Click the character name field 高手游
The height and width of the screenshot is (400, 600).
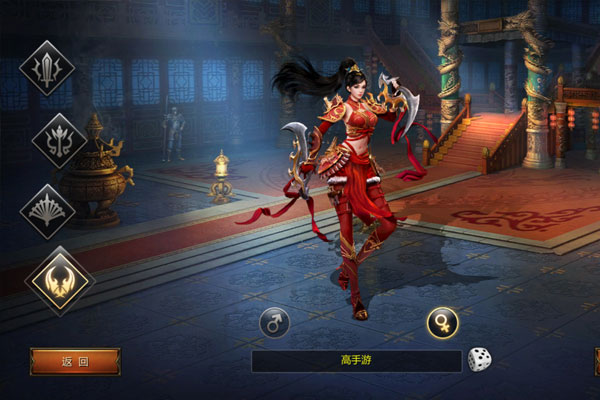pos(356,360)
